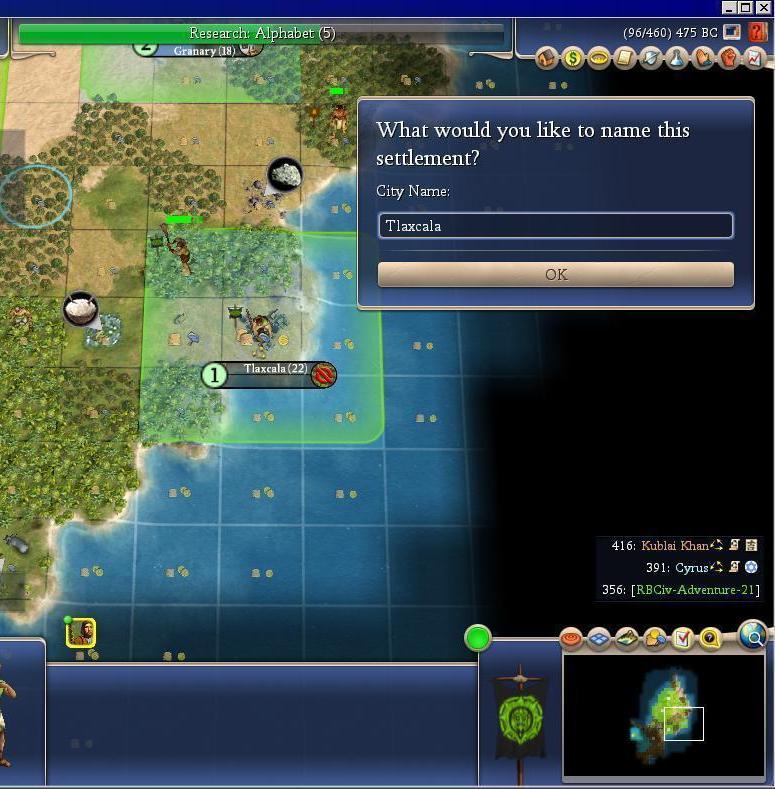
Task: Open the Alphabet research bar
Action: [262, 33]
